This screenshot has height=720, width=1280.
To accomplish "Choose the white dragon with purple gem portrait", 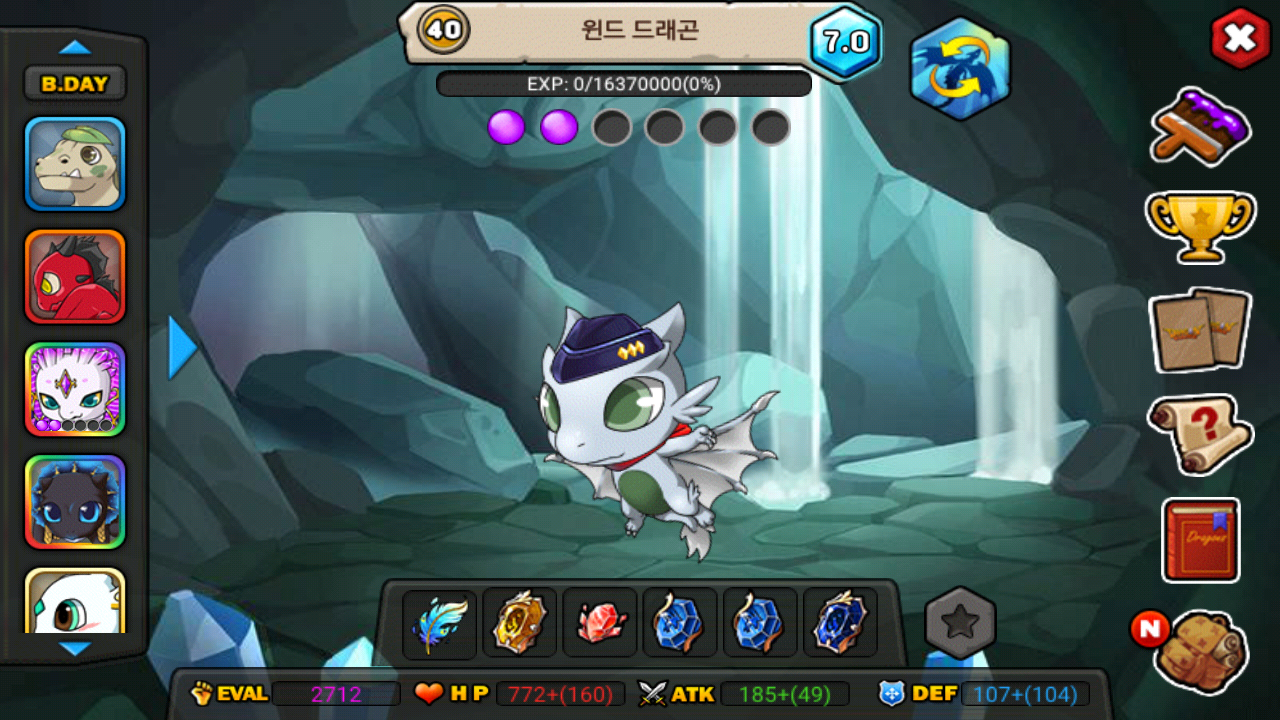I will click(x=75, y=390).
